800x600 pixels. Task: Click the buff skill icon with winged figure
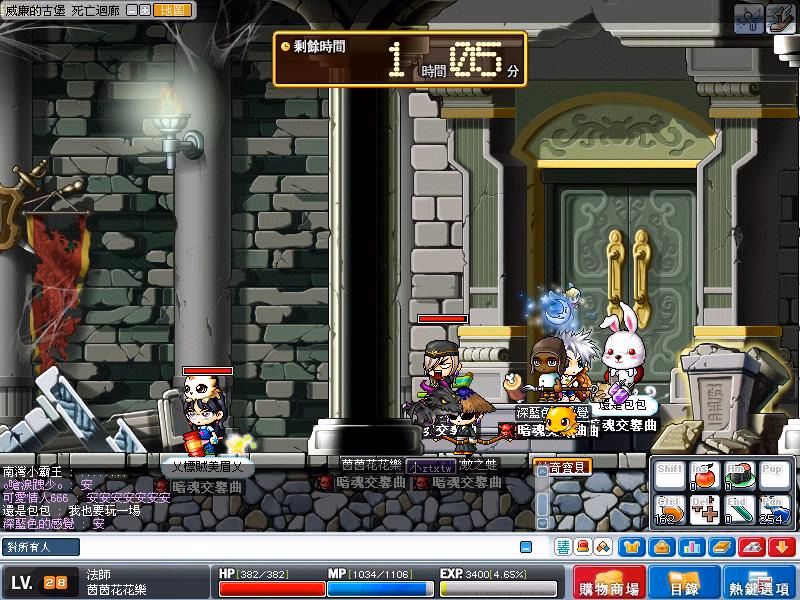click(x=748, y=17)
